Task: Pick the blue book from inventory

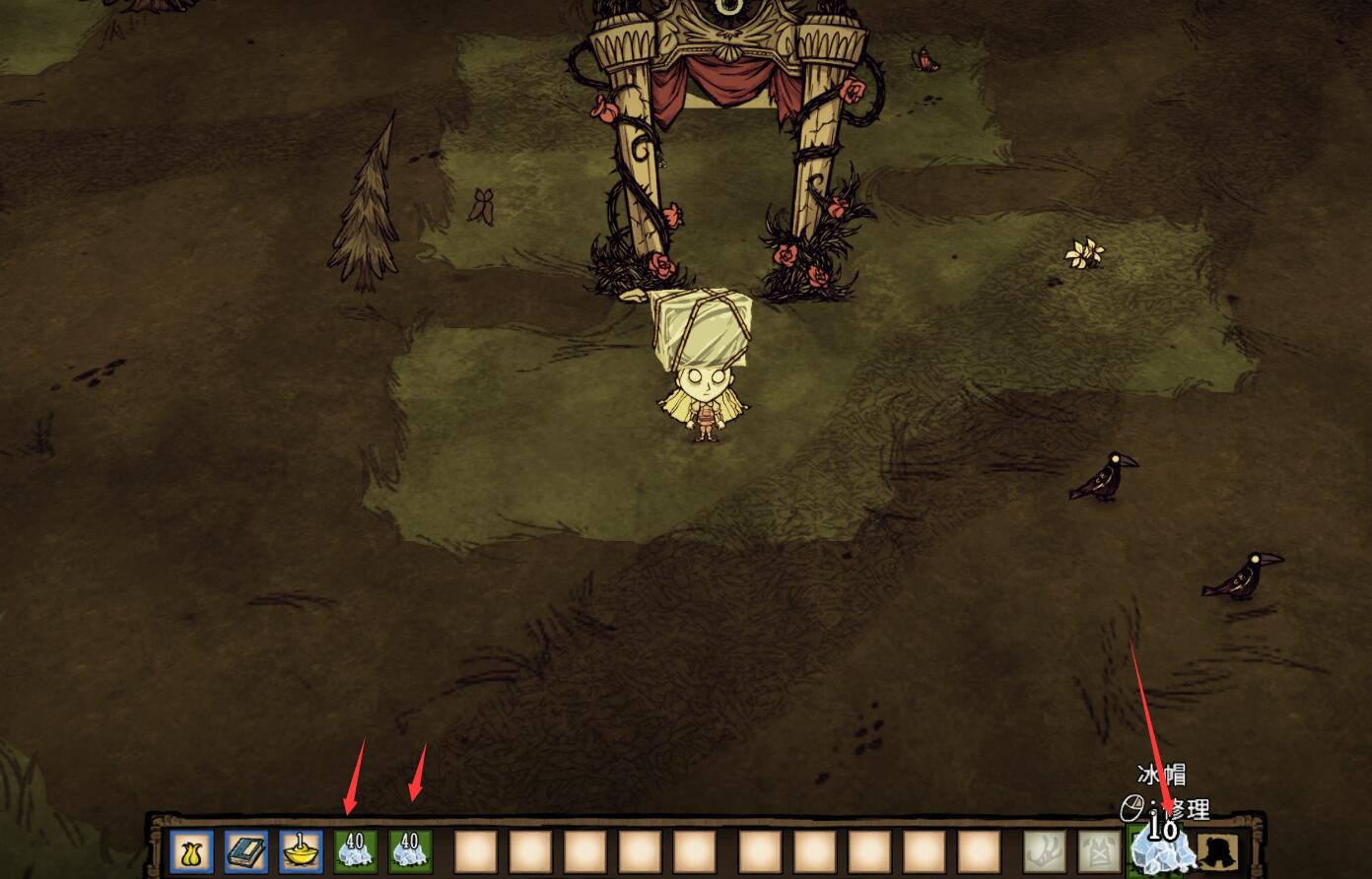Action: tap(245, 850)
